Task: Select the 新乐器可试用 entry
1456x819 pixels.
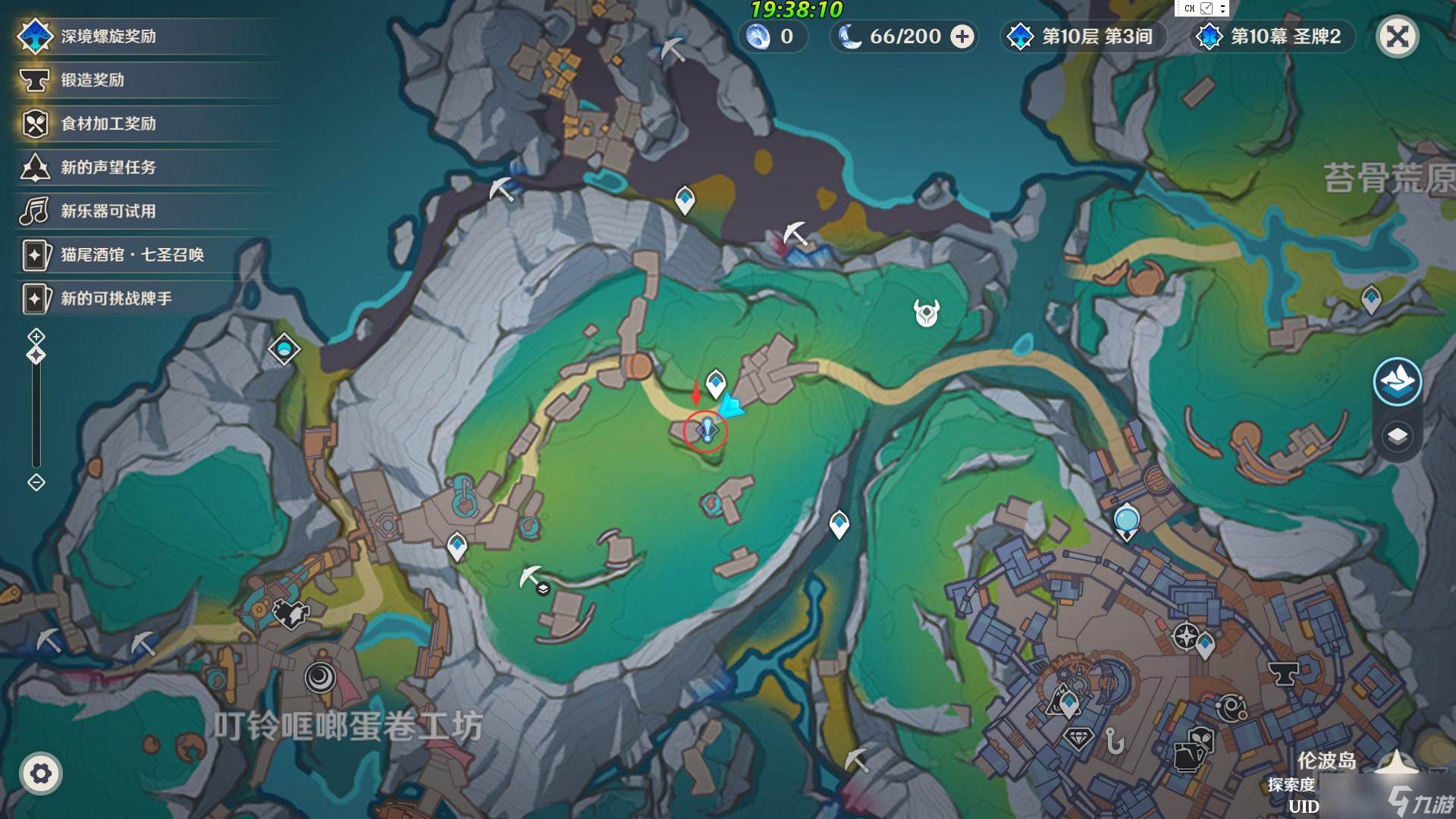Action: pyautogui.click(x=108, y=211)
